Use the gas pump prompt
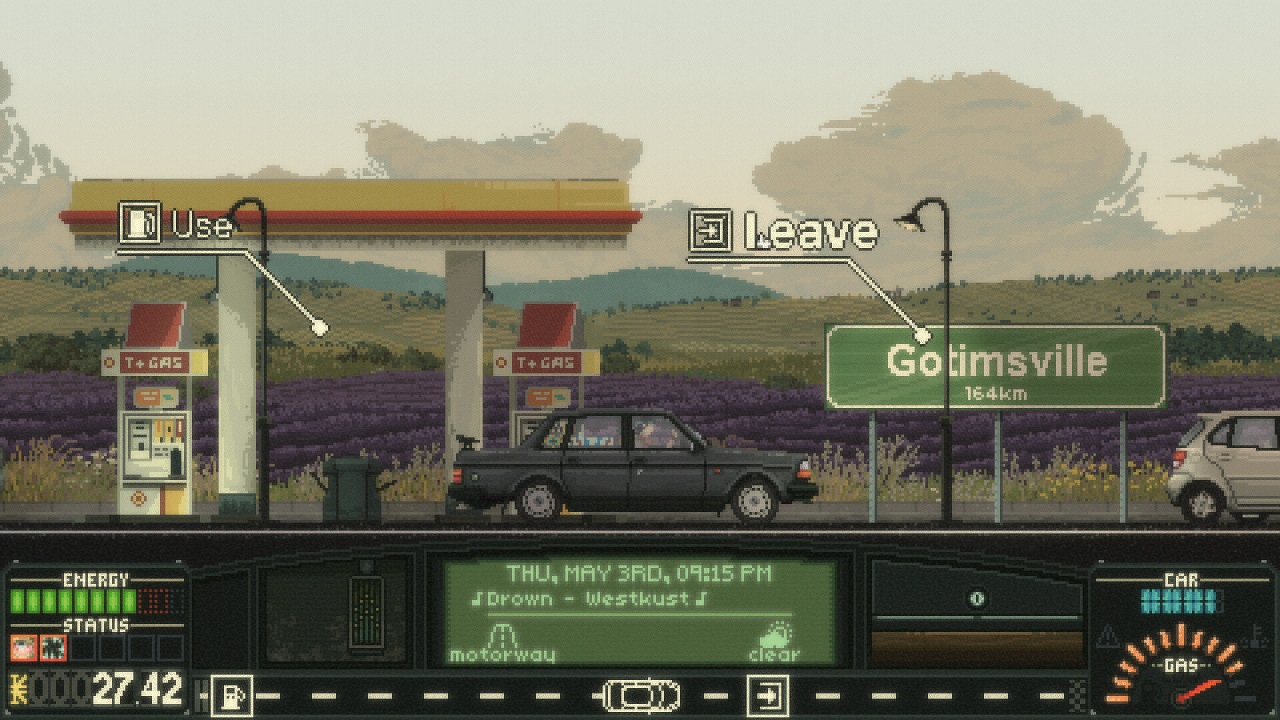1280x720 pixels. 177,225
